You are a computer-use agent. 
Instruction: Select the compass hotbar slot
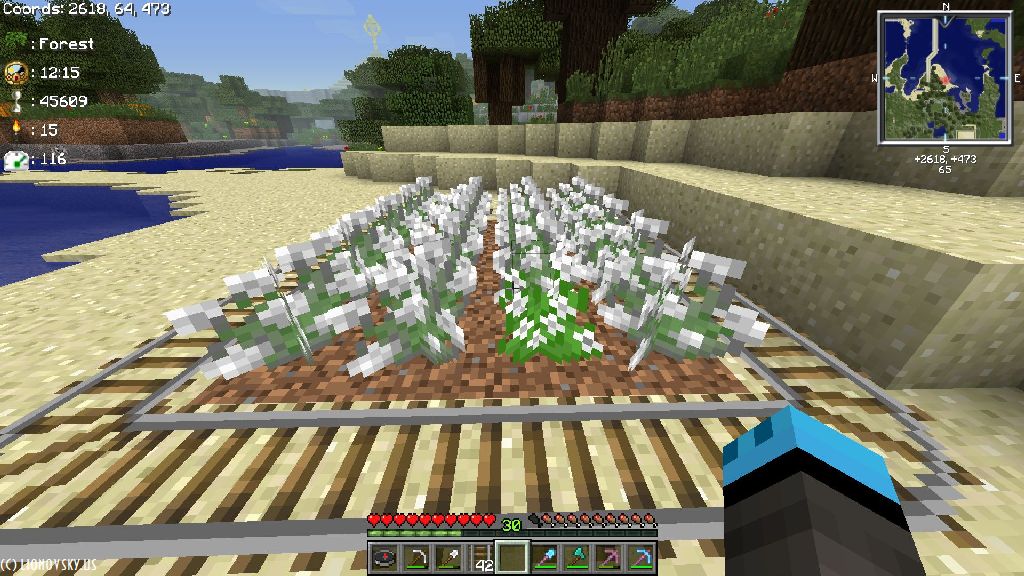point(384,558)
